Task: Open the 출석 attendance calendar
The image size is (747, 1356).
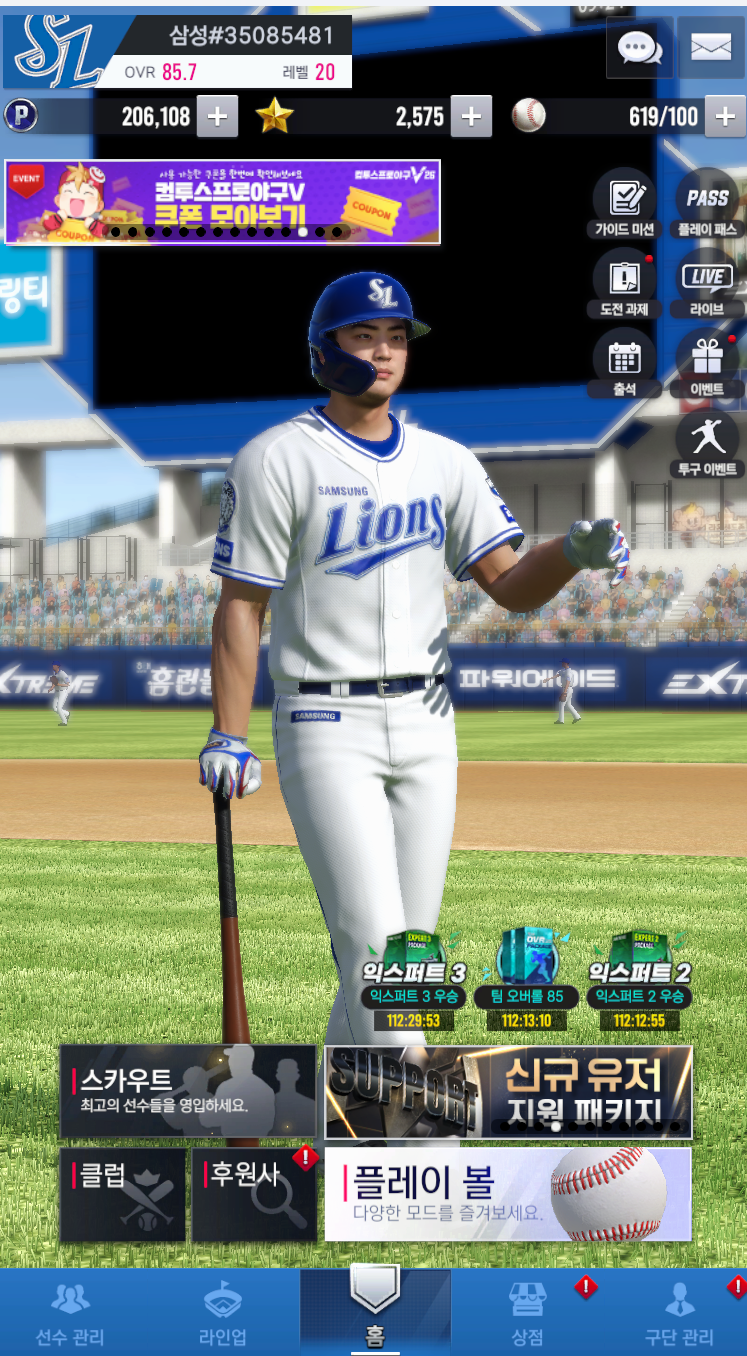Action: (x=624, y=364)
